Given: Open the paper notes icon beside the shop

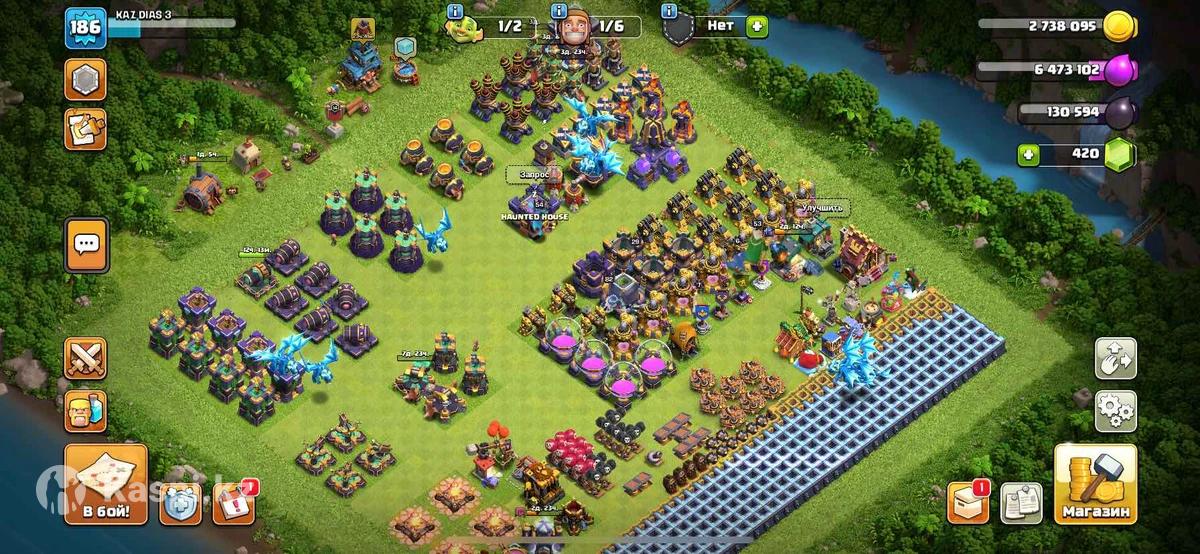Looking at the screenshot, I should 1021,502.
